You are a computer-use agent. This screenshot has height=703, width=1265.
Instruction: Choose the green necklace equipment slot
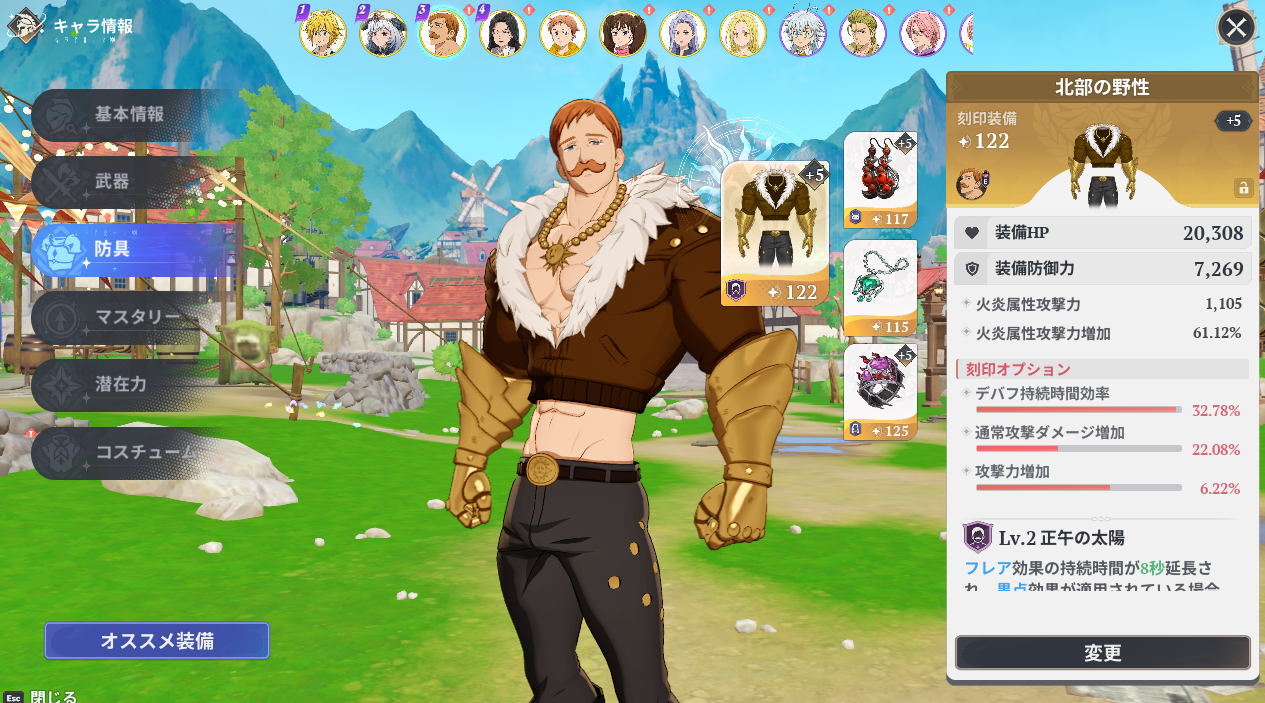point(880,287)
